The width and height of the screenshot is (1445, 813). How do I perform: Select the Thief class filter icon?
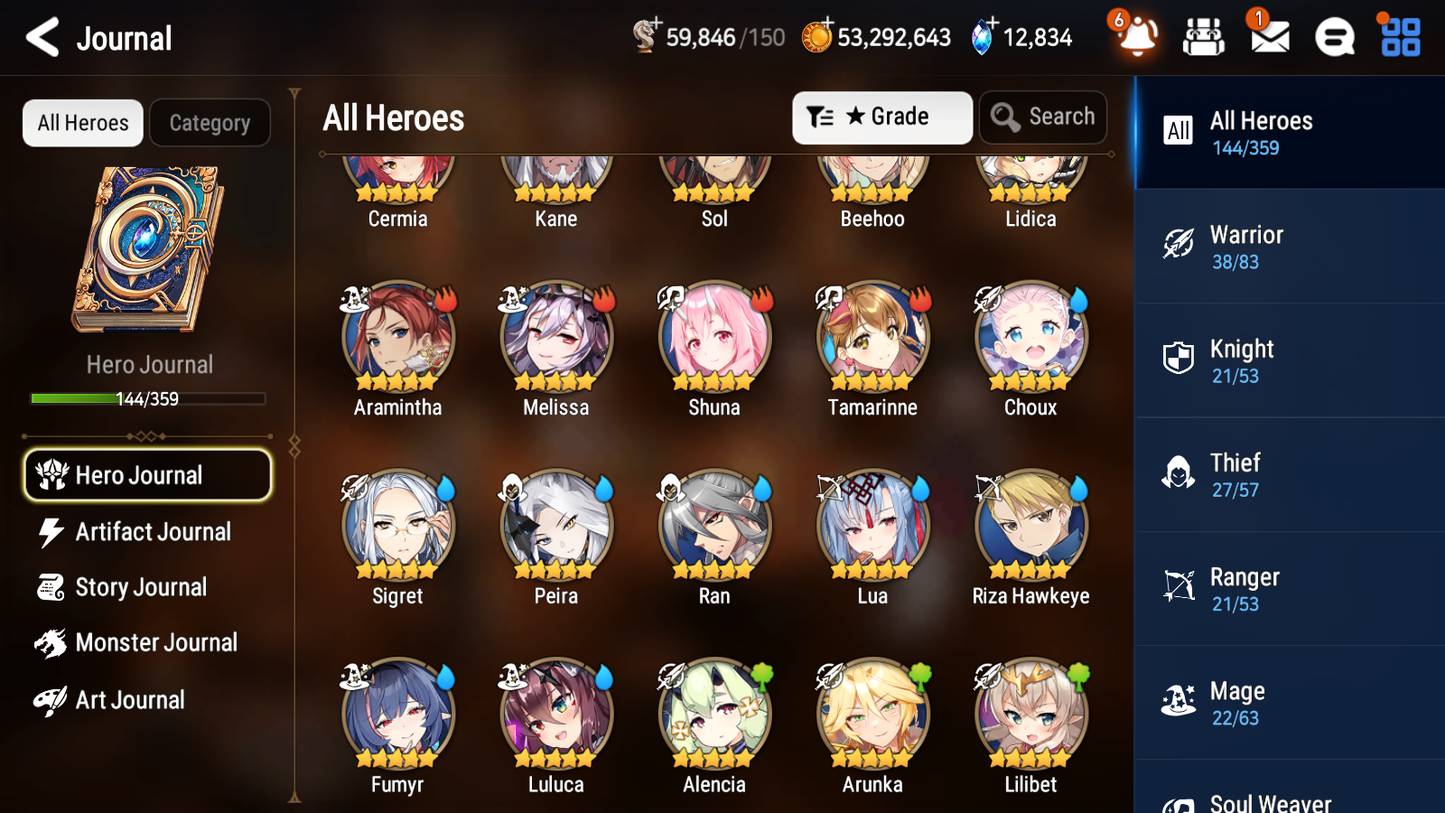tap(1178, 474)
